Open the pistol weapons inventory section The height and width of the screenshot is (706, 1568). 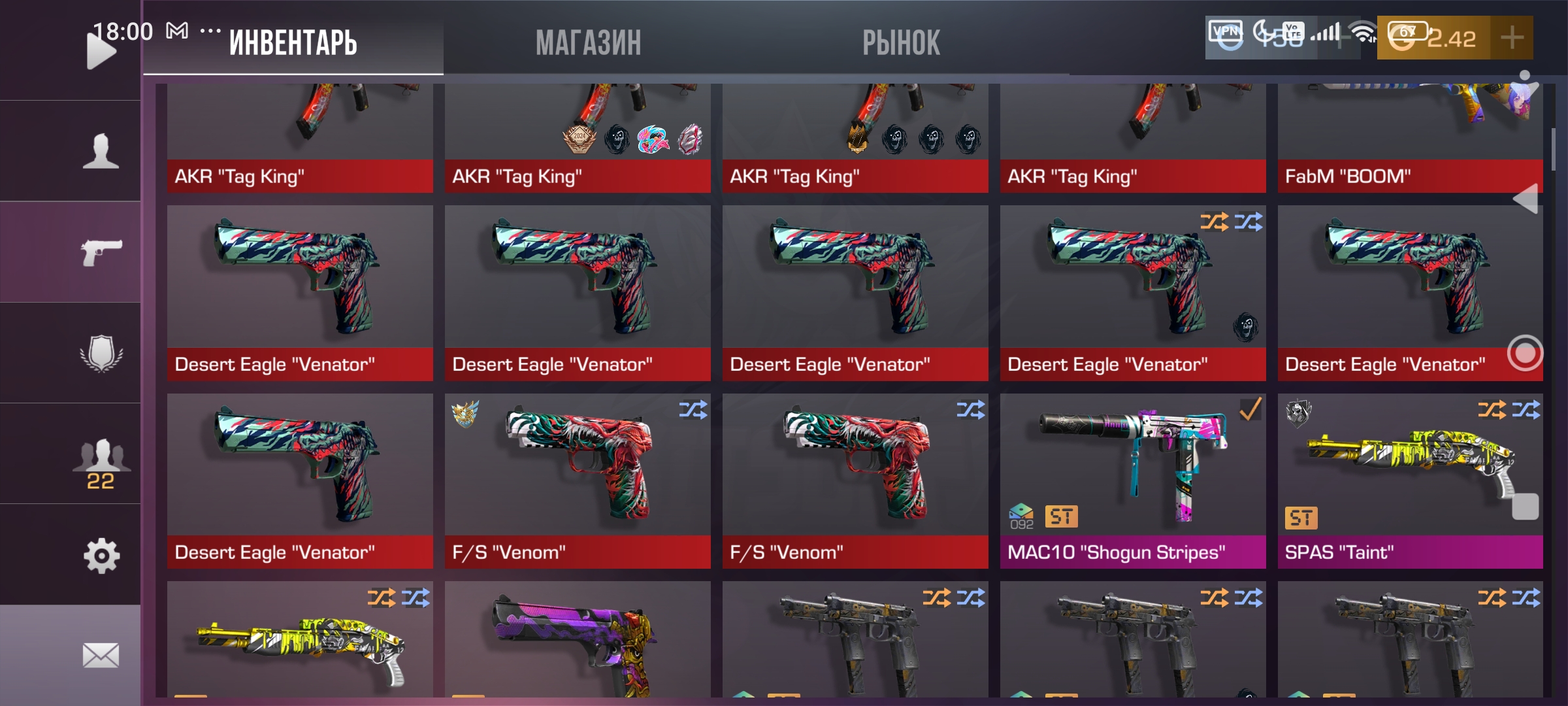pyautogui.click(x=101, y=252)
